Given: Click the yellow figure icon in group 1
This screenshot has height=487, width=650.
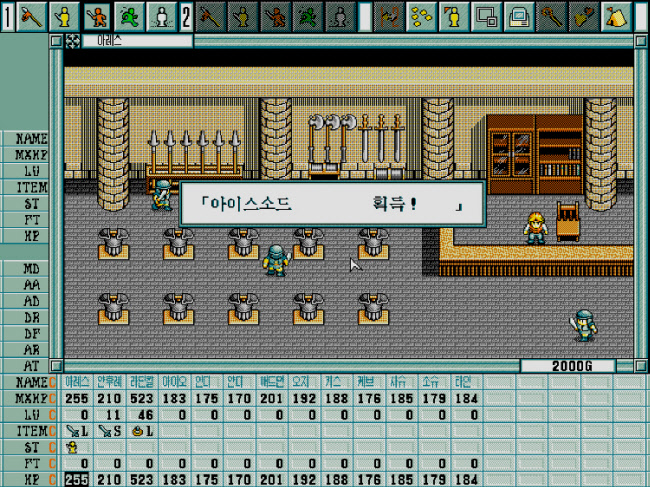Looking at the screenshot, I should point(66,15).
